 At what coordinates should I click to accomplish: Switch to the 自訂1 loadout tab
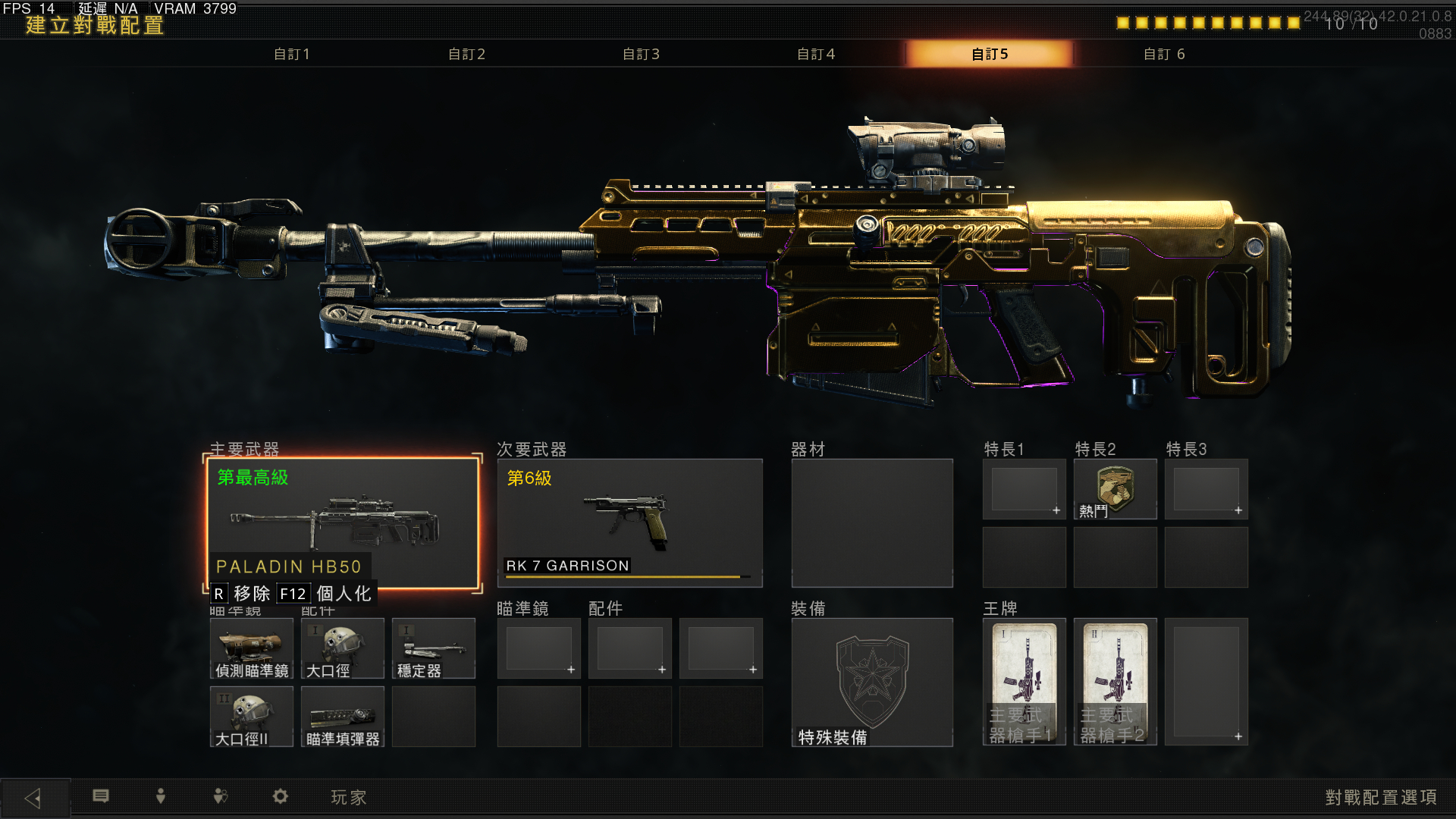[x=292, y=54]
